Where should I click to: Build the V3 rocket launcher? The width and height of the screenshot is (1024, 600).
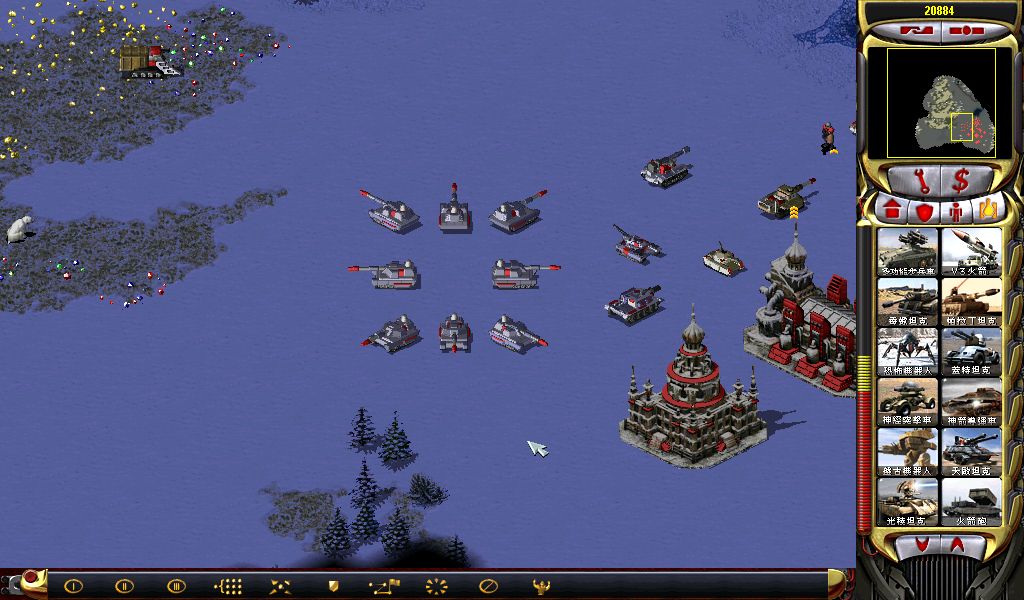tap(971, 252)
